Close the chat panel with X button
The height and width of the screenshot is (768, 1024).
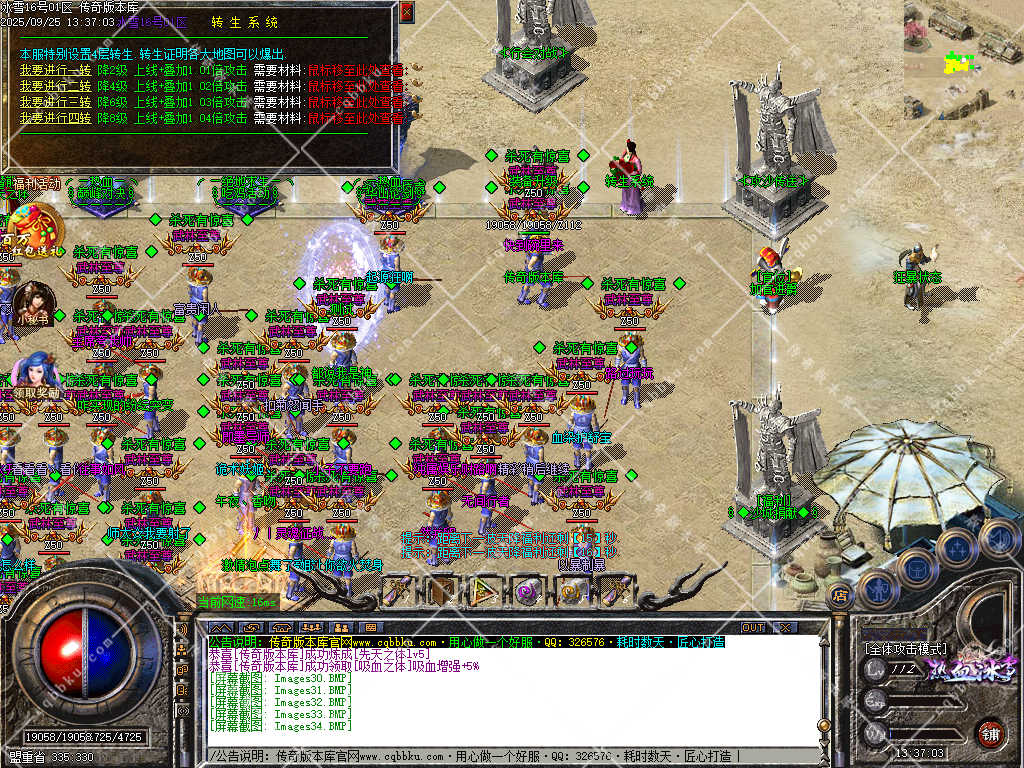785,627
